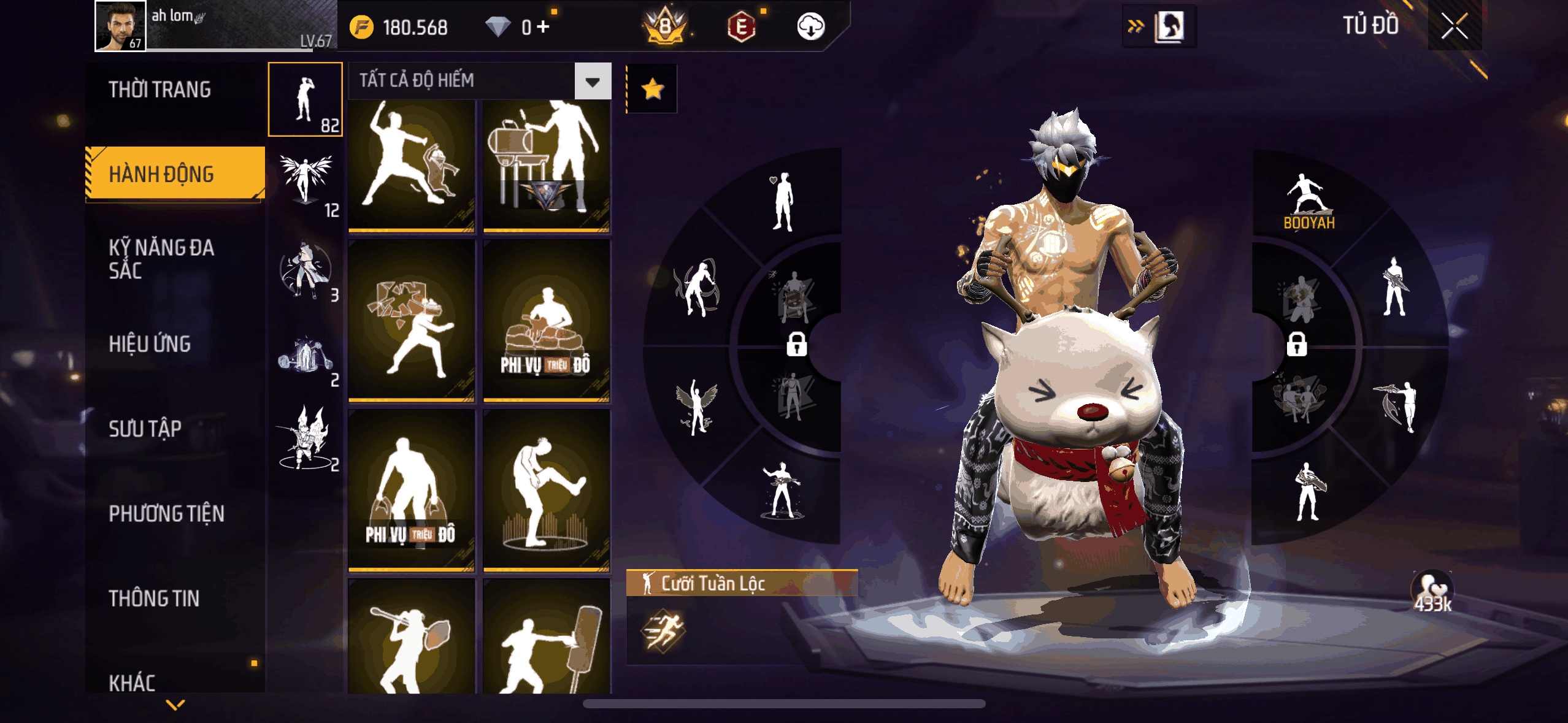Open the cloud download icon in the top bar
The image size is (1568, 723).
811,27
